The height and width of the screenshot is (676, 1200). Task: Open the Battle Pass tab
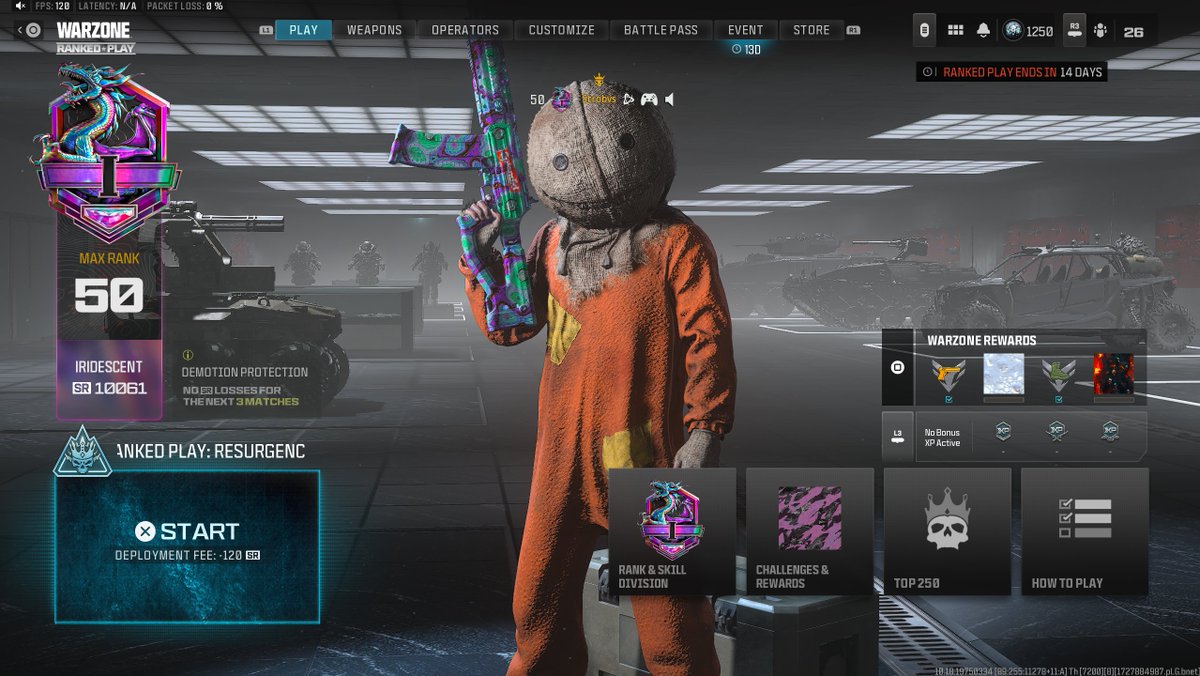(x=660, y=30)
